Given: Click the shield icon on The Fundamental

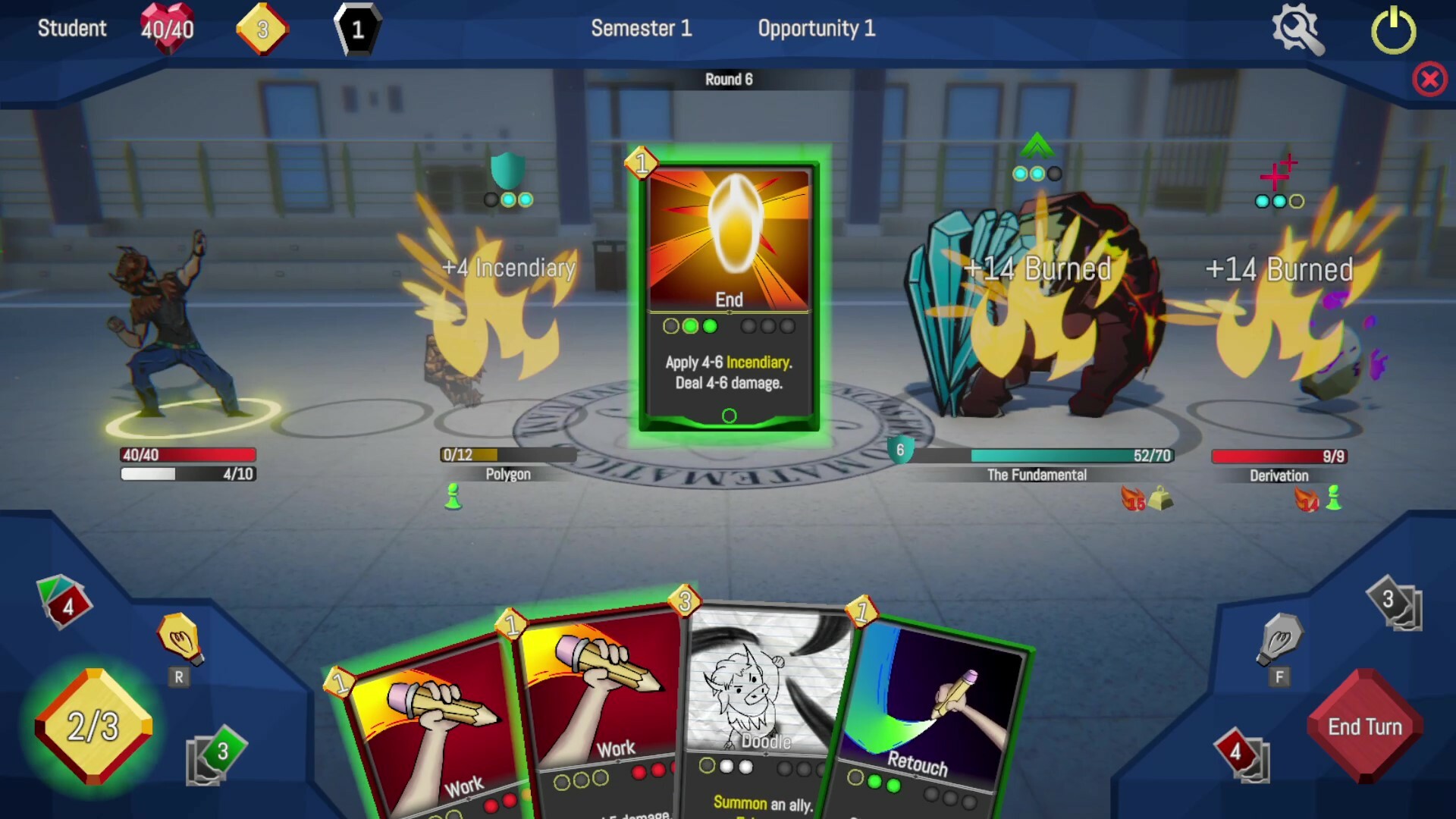Looking at the screenshot, I should click(899, 450).
